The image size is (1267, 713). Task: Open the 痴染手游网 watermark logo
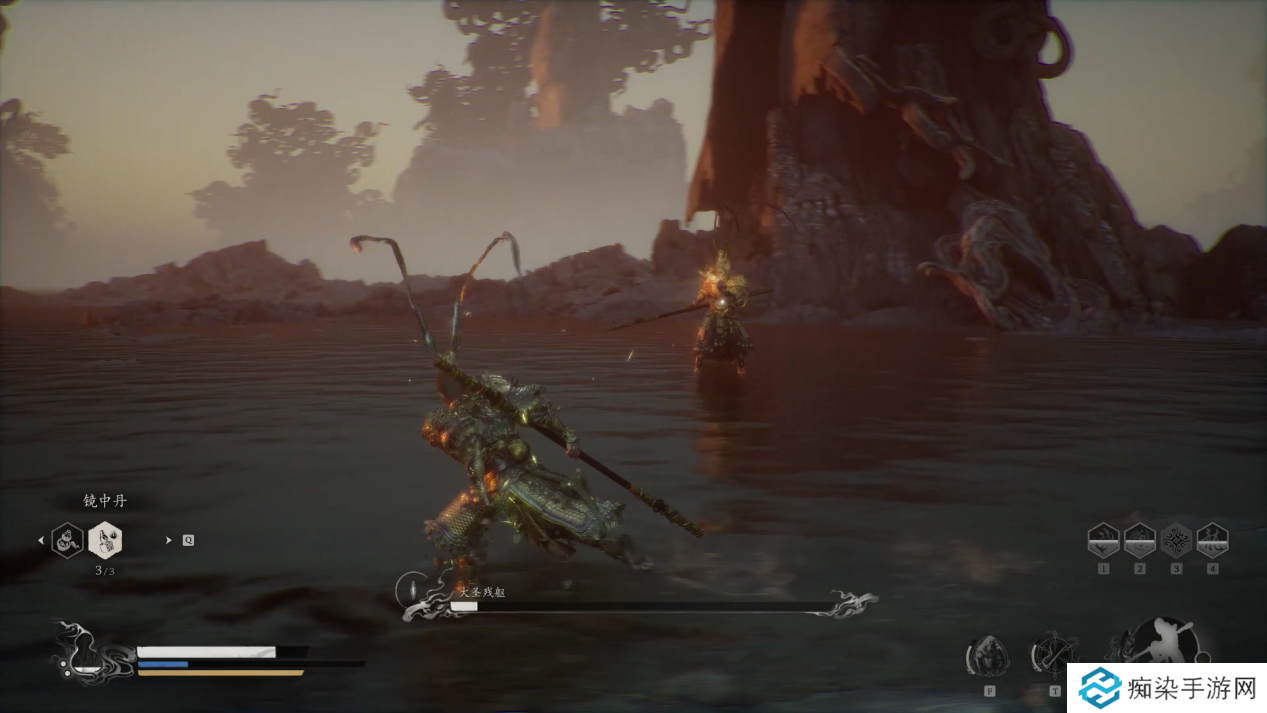1165,688
